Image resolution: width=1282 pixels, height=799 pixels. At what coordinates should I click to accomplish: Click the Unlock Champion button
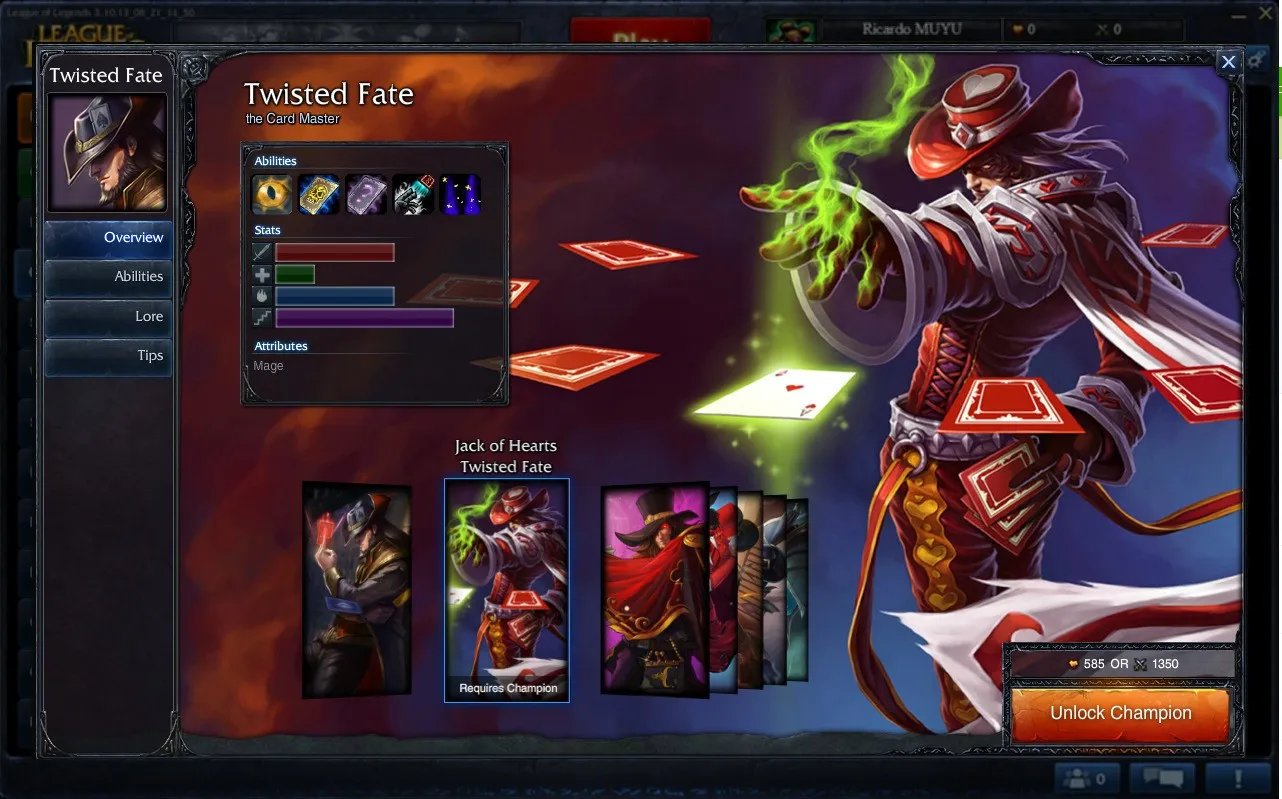point(1120,714)
